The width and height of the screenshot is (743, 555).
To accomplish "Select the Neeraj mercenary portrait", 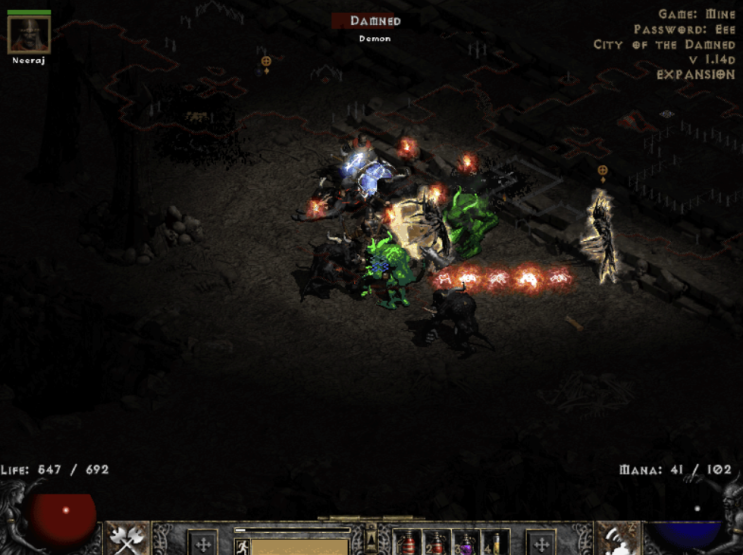I will [28, 34].
